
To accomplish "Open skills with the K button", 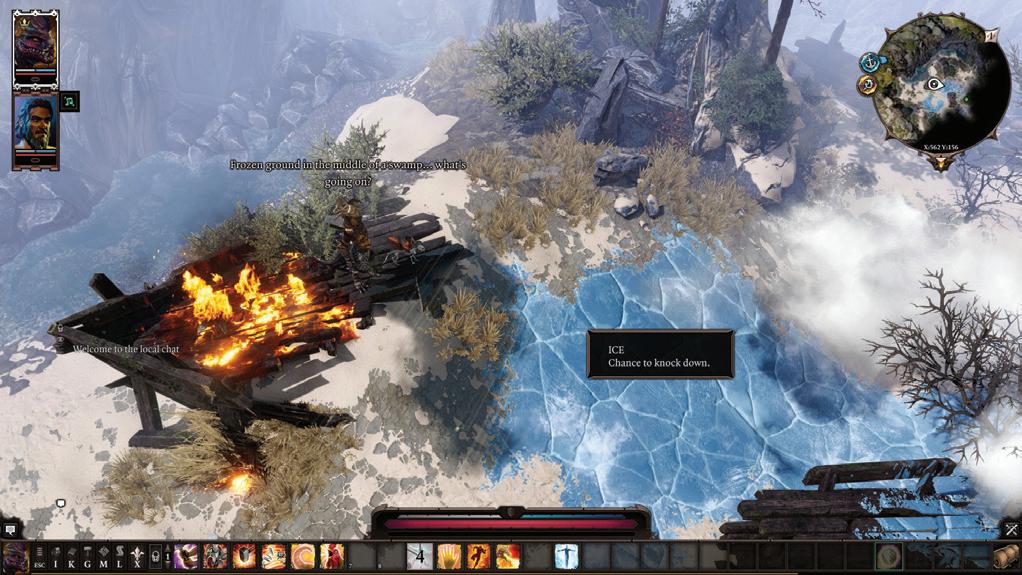I will [72, 556].
